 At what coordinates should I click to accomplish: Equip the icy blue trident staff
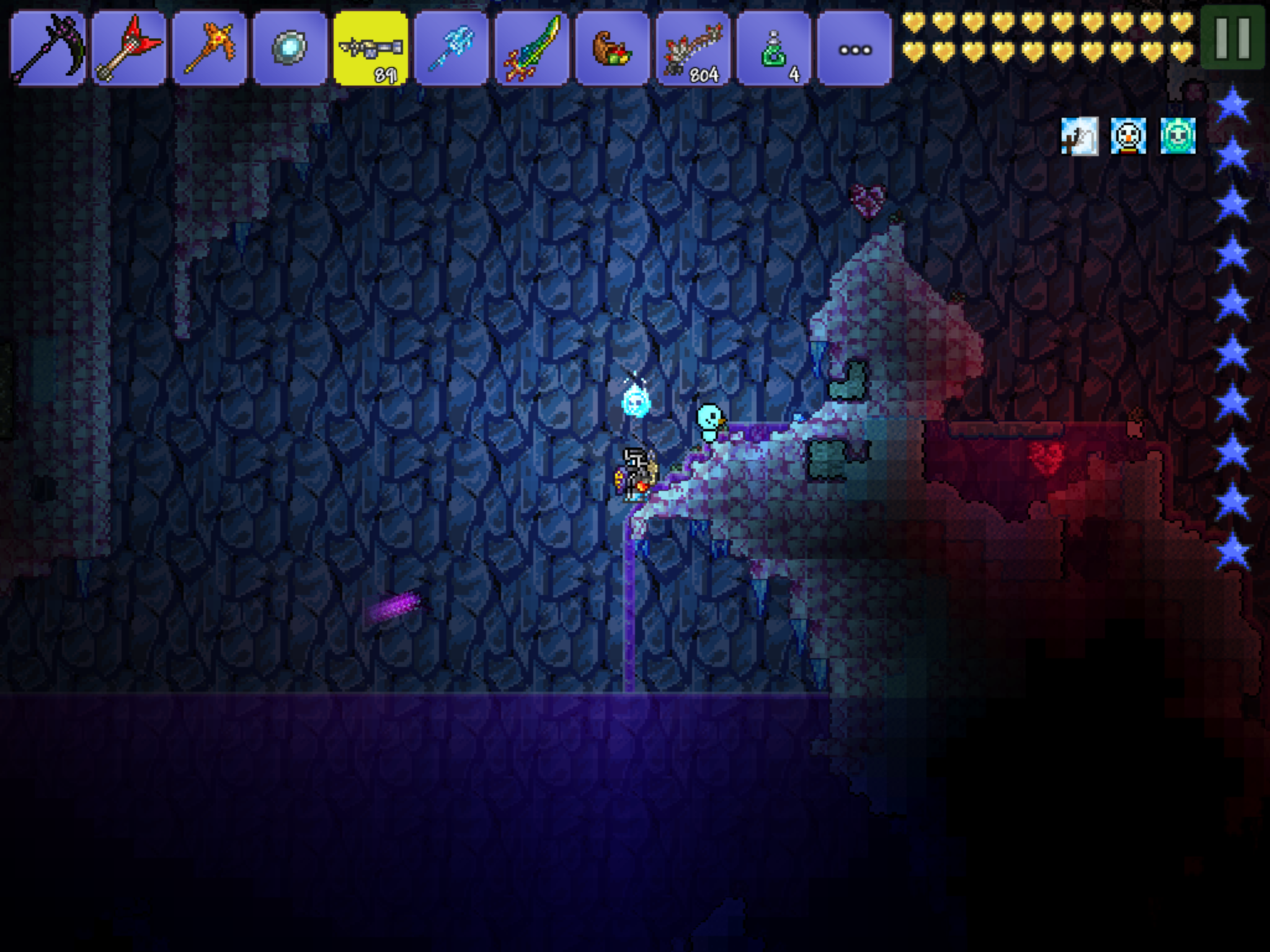pos(451,48)
